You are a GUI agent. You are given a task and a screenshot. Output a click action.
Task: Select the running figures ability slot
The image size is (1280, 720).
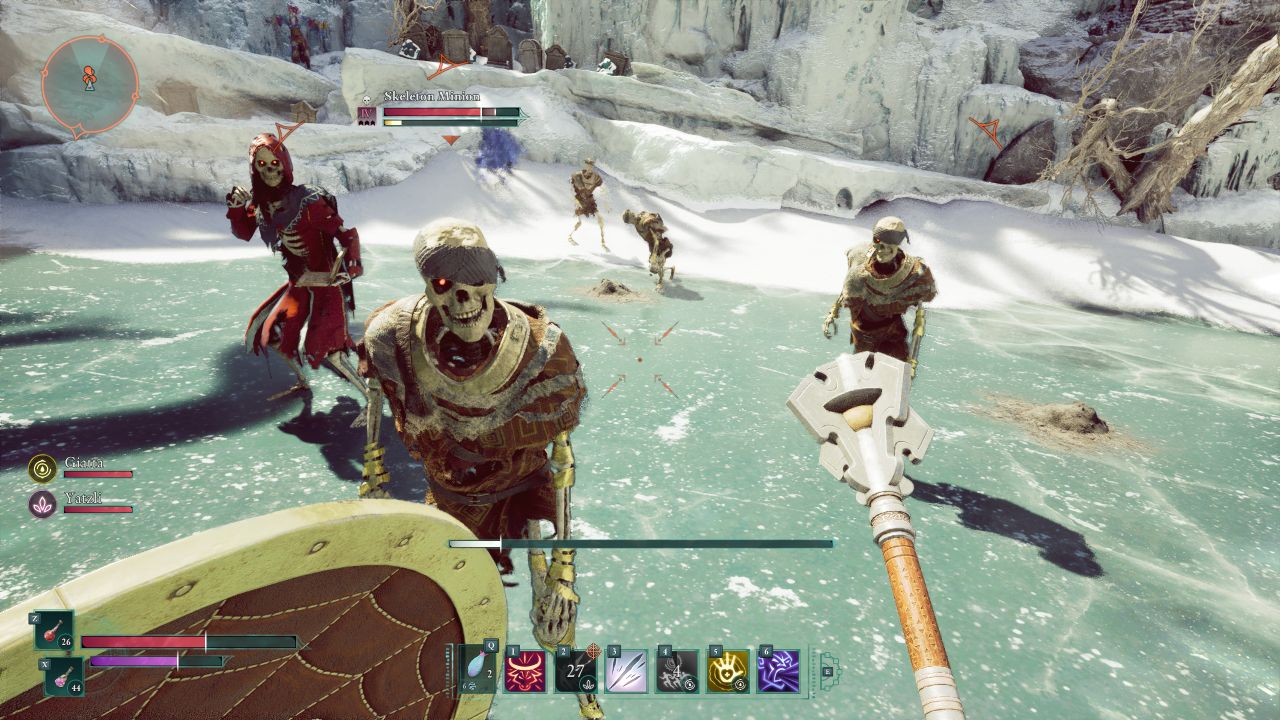coord(677,671)
